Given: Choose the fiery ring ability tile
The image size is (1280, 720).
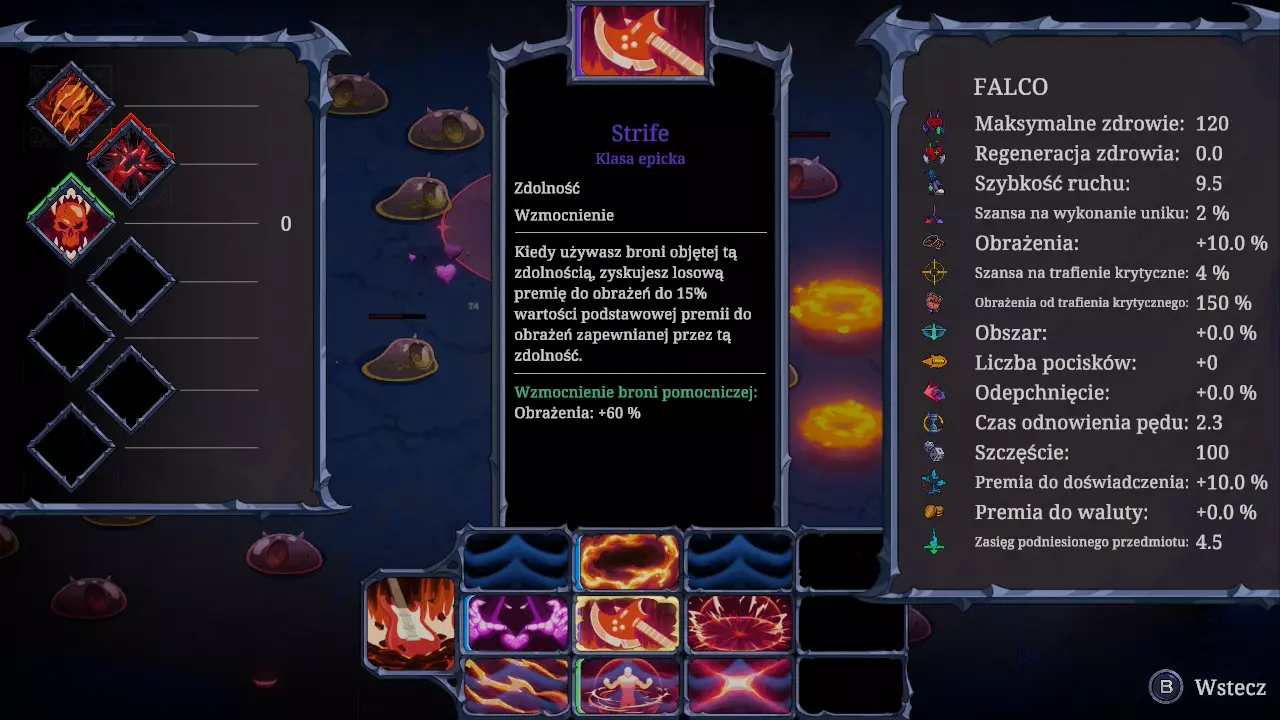Looking at the screenshot, I should click(628, 561).
